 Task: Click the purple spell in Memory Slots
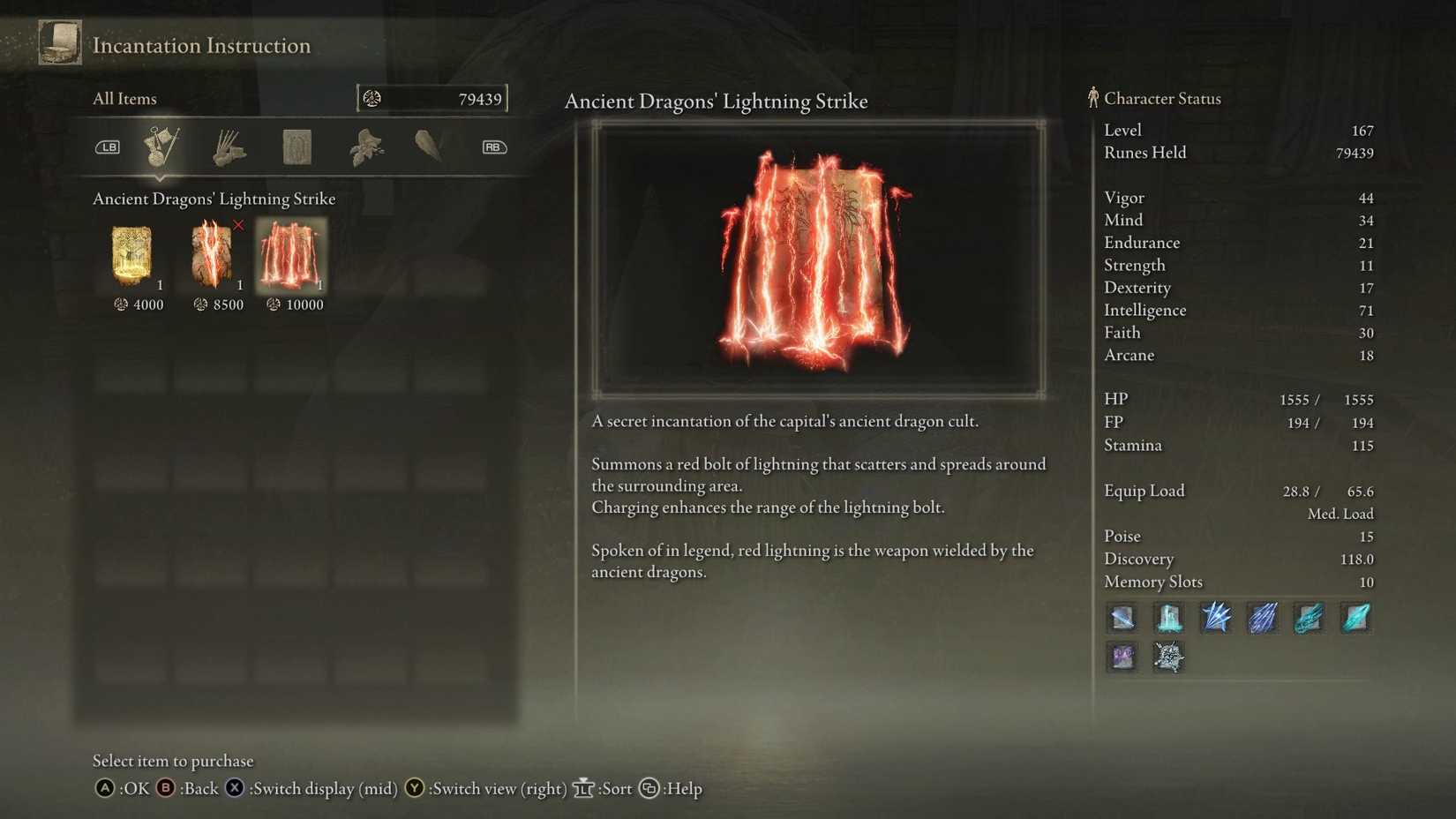point(1121,657)
